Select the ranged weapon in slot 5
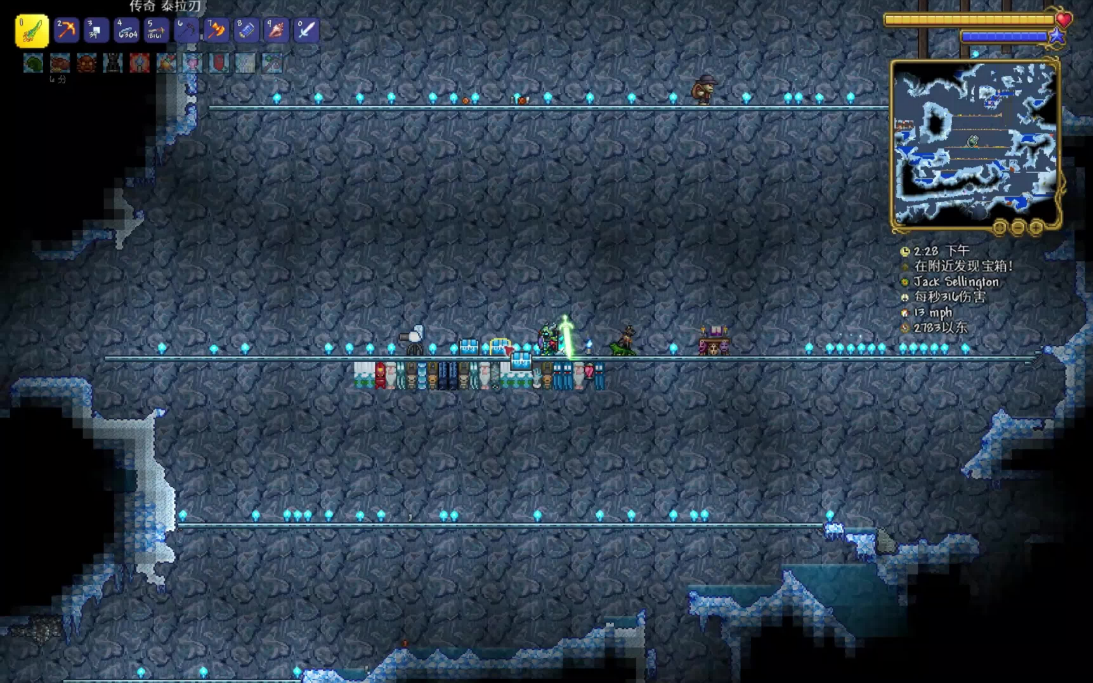 pos(157,30)
